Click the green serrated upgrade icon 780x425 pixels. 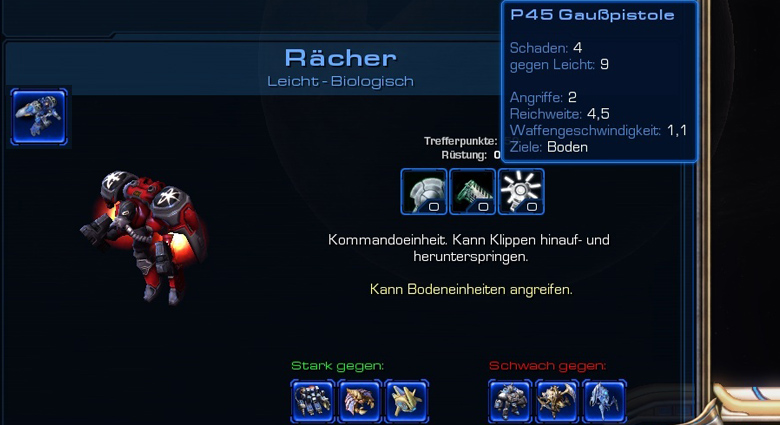(473, 191)
